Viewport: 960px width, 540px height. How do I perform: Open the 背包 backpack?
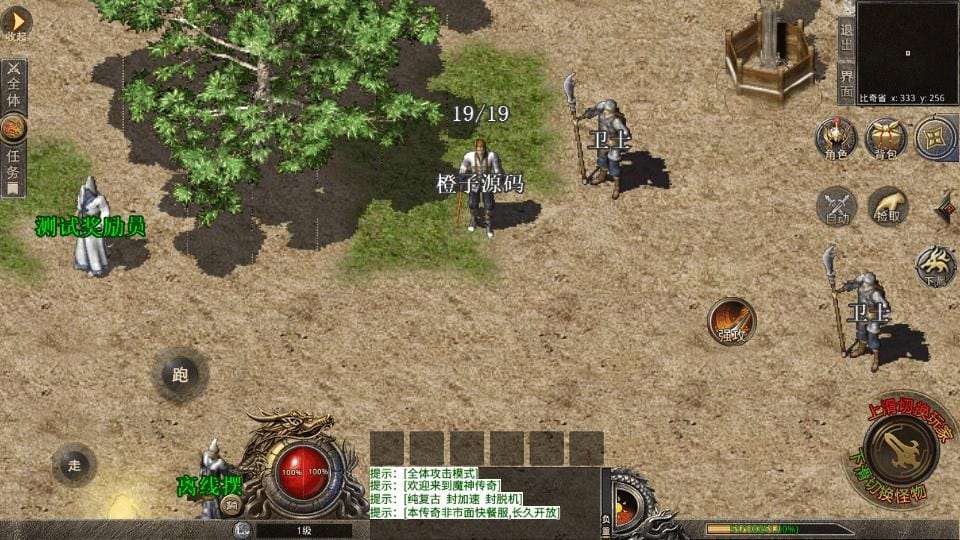tap(886, 138)
